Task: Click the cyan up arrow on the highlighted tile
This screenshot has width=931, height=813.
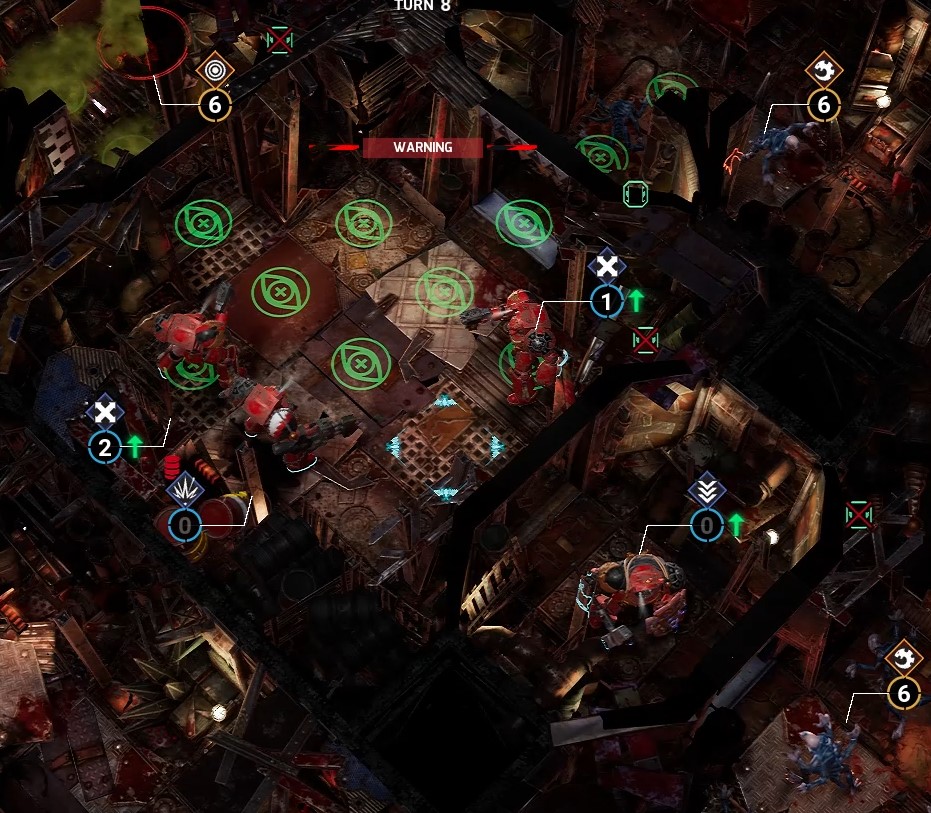Action: tap(445, 402)
